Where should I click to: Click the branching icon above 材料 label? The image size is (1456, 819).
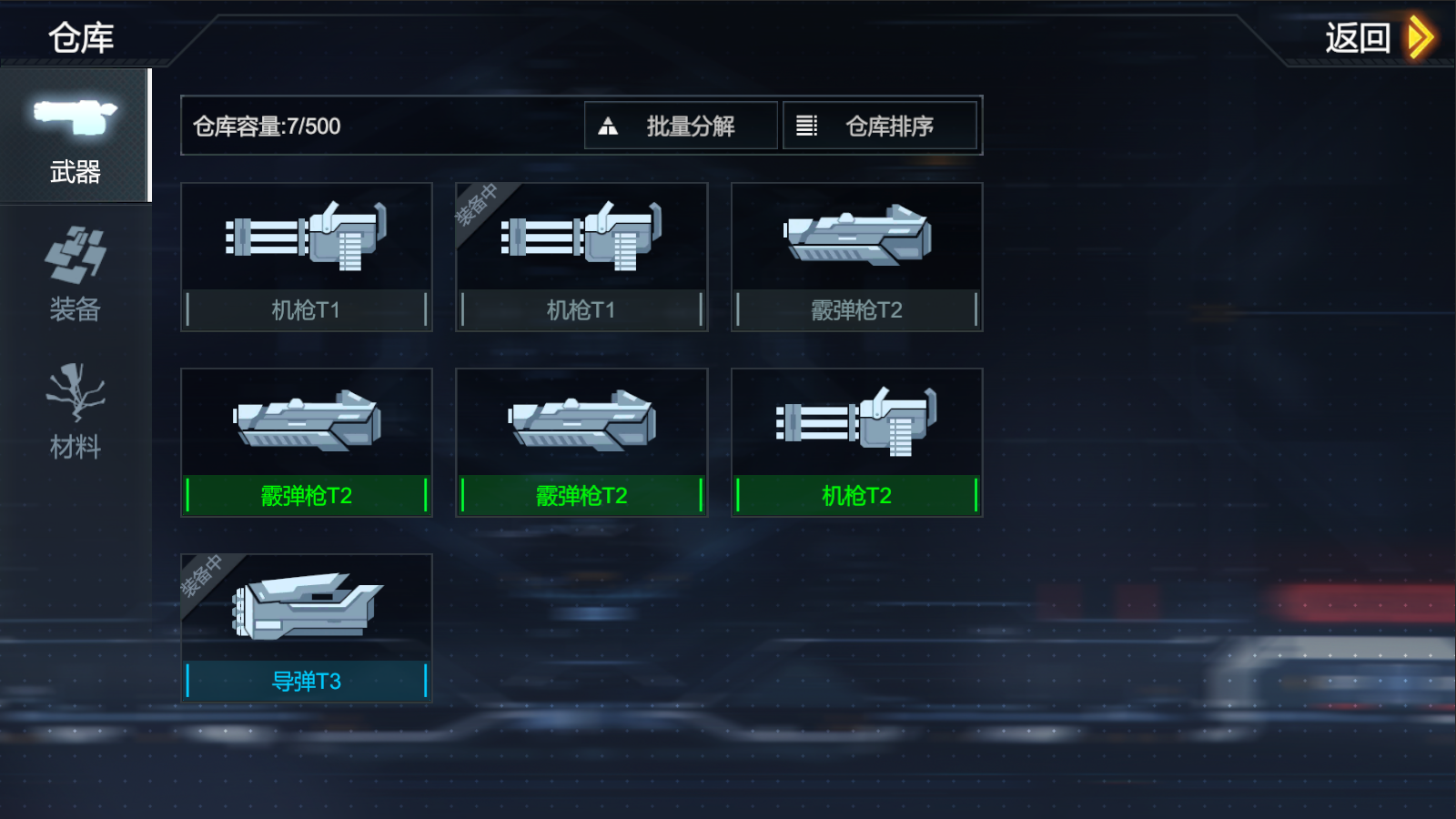[x=75, y=393]
